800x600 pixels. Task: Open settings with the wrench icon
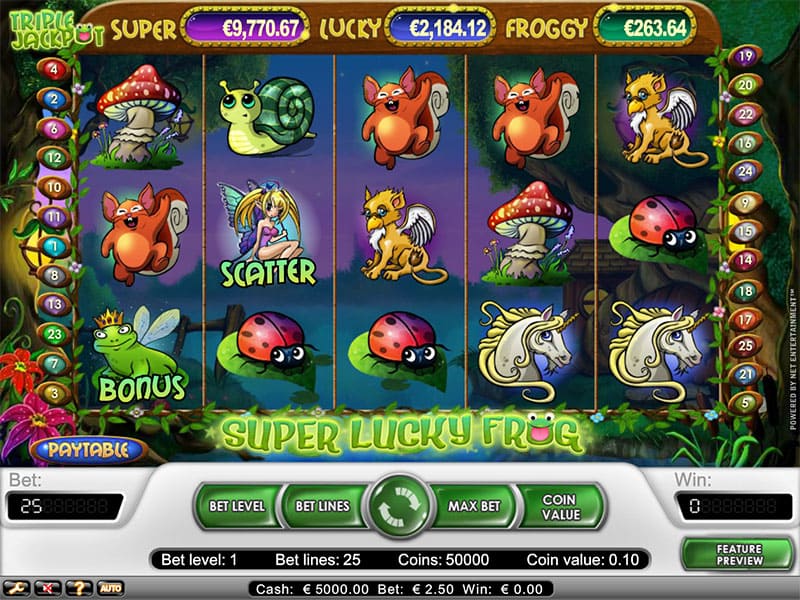pos(14,588)
